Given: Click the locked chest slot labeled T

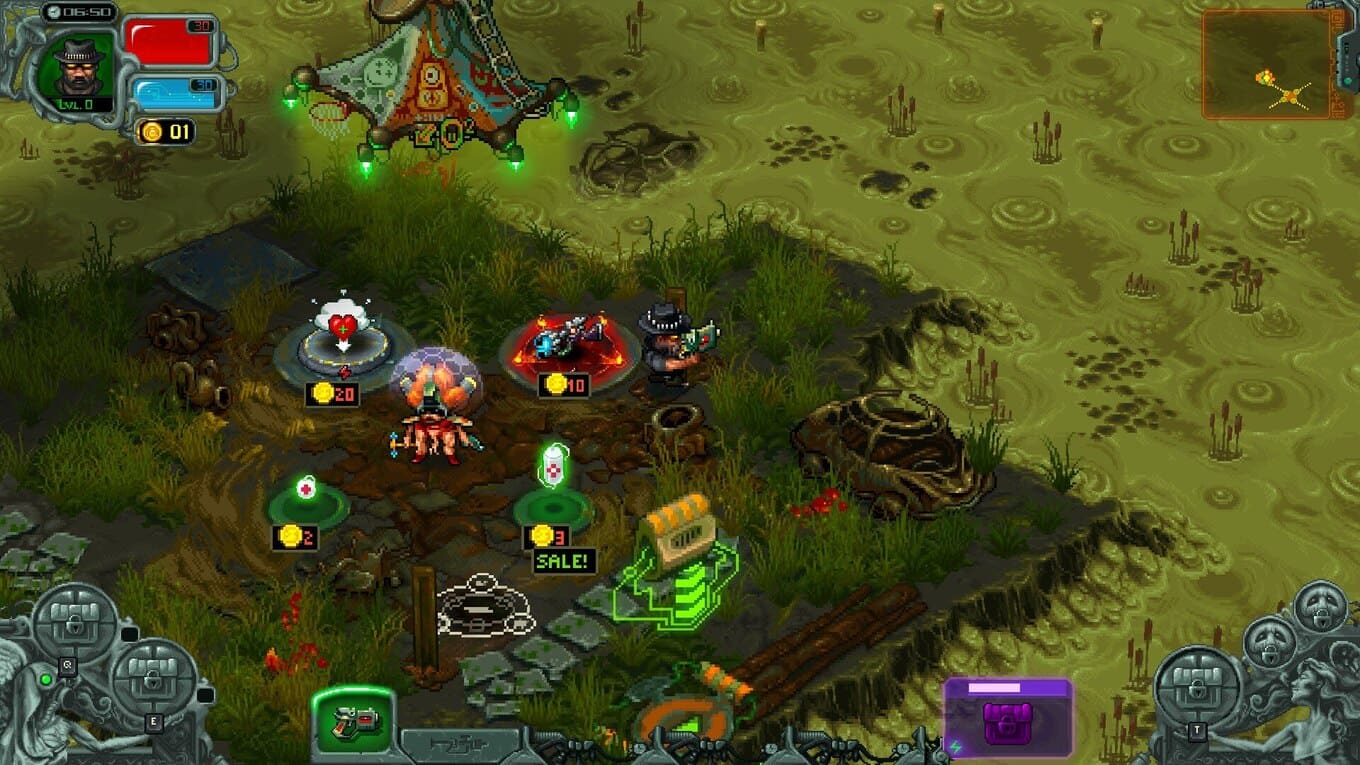Looking at the screenshot, I should [x=1198, y=689].
